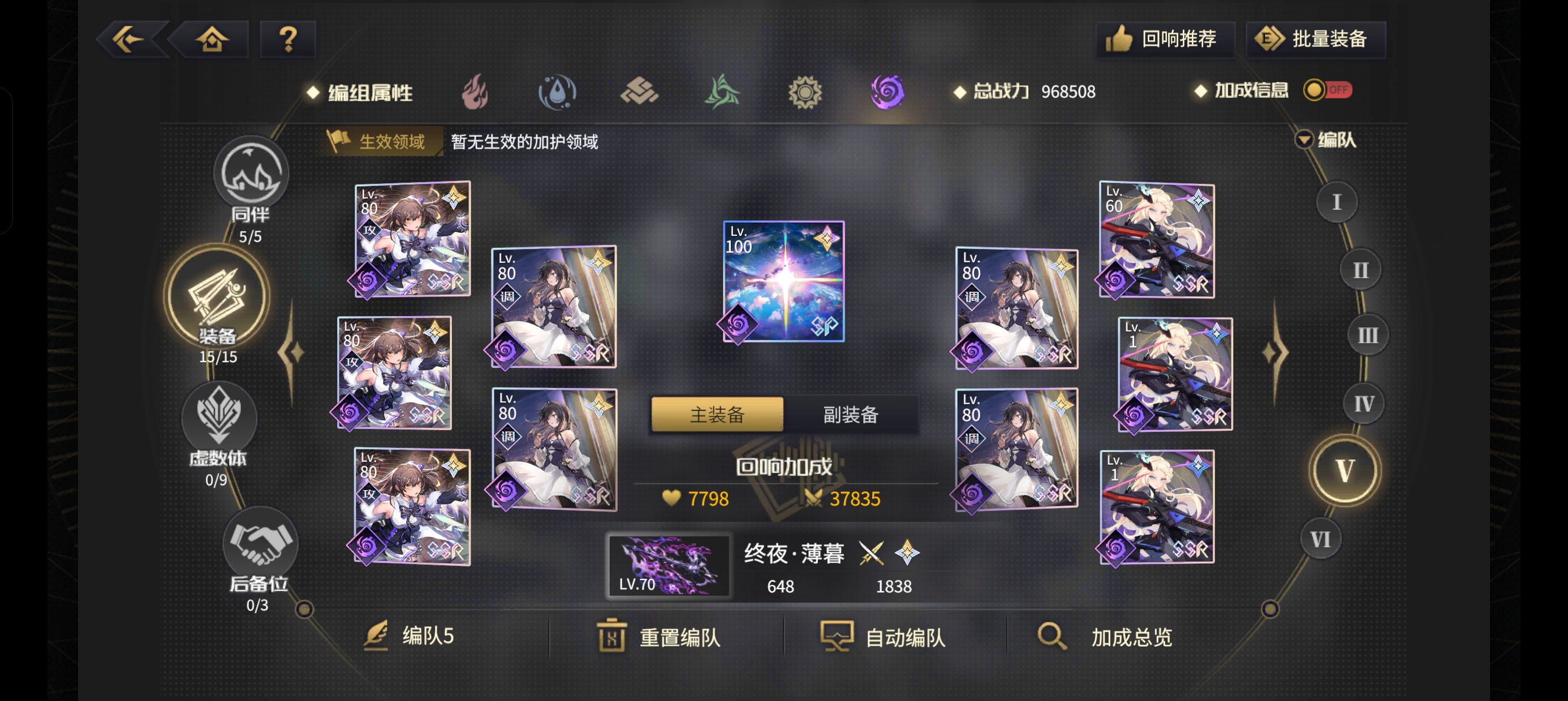This screenshot has width=1568, height=701.
Task: Toggle the 加成信息 OFF switch
Action: [1327, 90]
